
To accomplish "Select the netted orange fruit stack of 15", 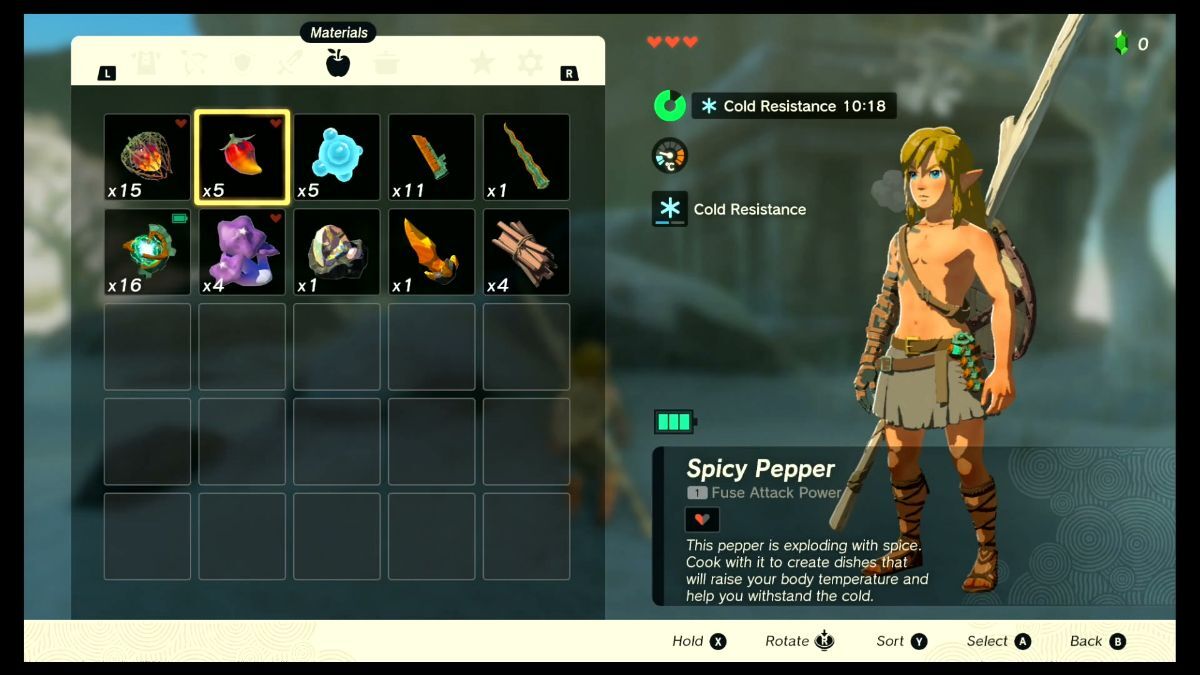I will coord(147,157).
